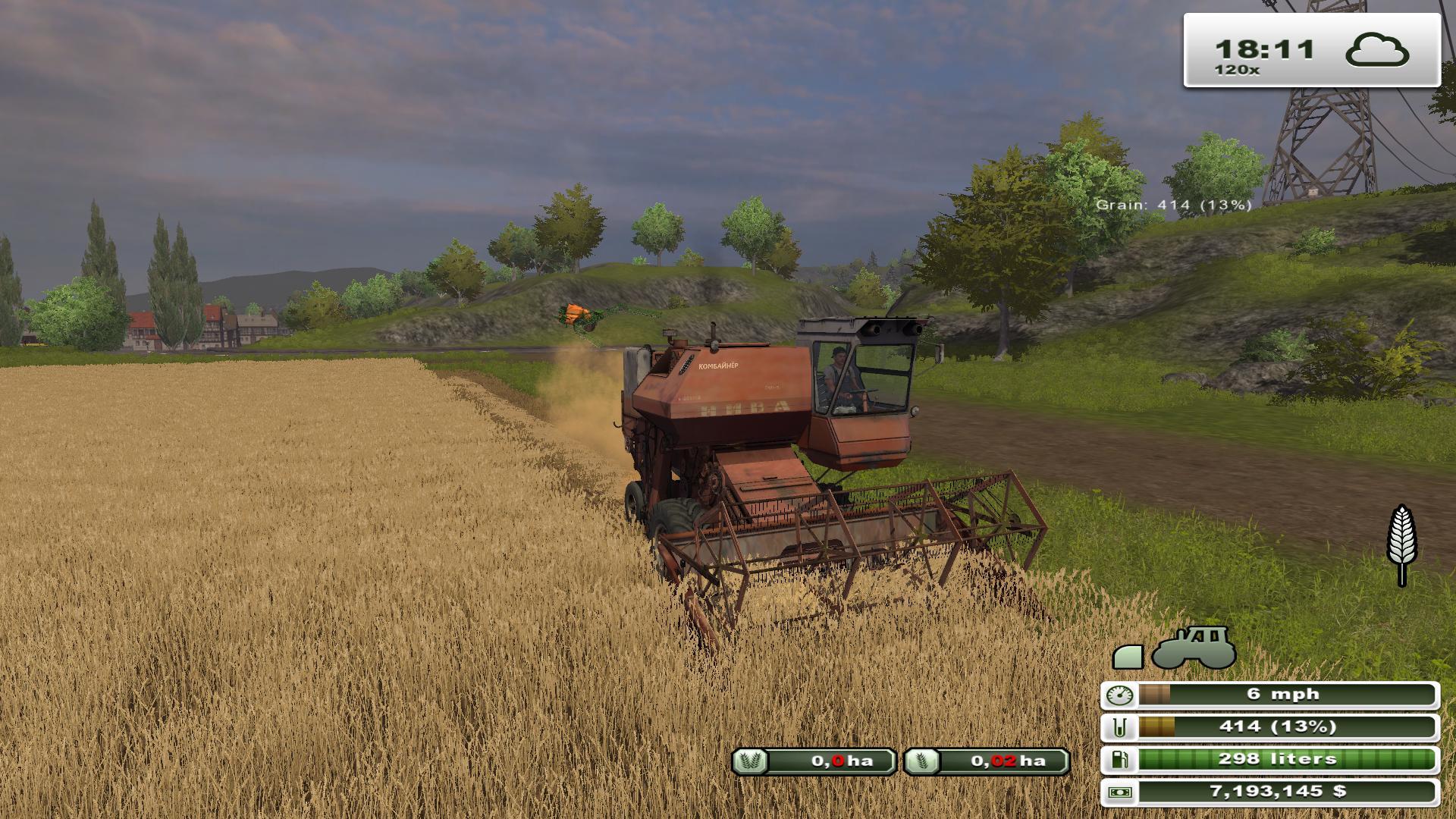Click the cloudy weather icon
The height and width of the screenshot is (819, 1456).
[x=1377, y=50]
